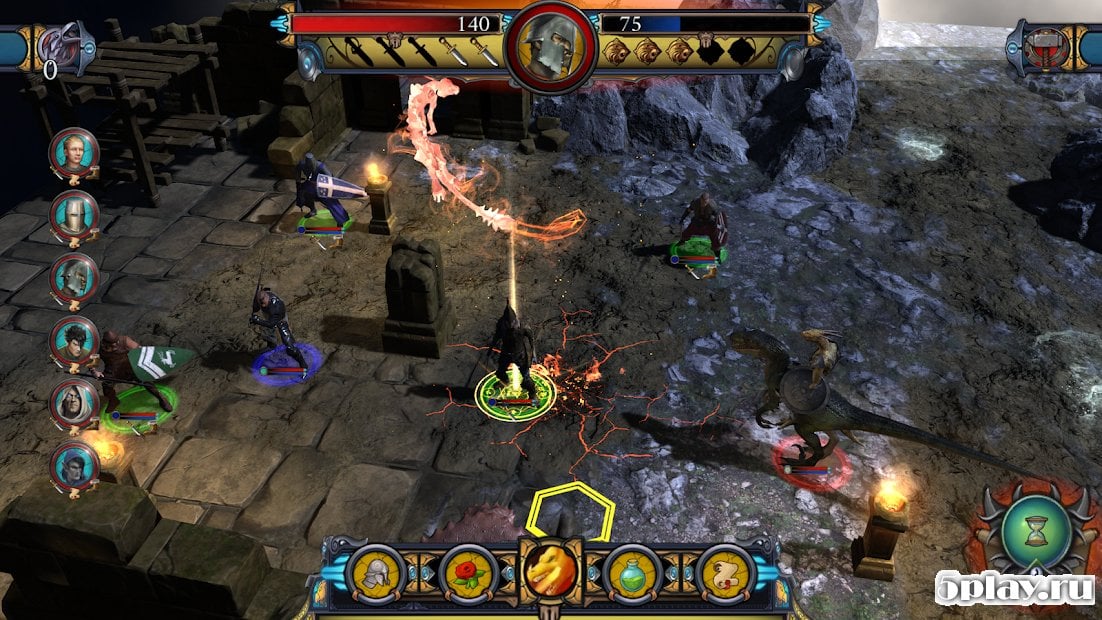Select the blue-skinned elf portrait
1102x620 pixels.
click(74, 465)
